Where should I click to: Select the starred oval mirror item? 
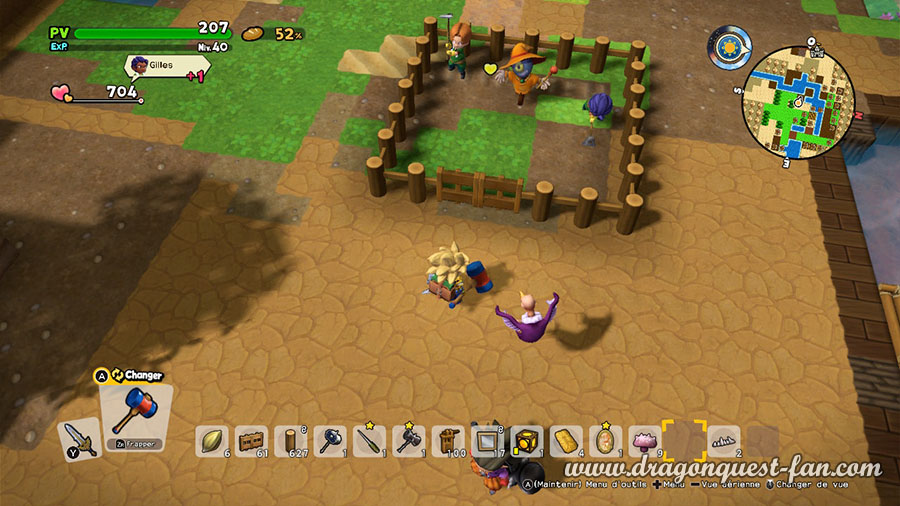(605, 441)
